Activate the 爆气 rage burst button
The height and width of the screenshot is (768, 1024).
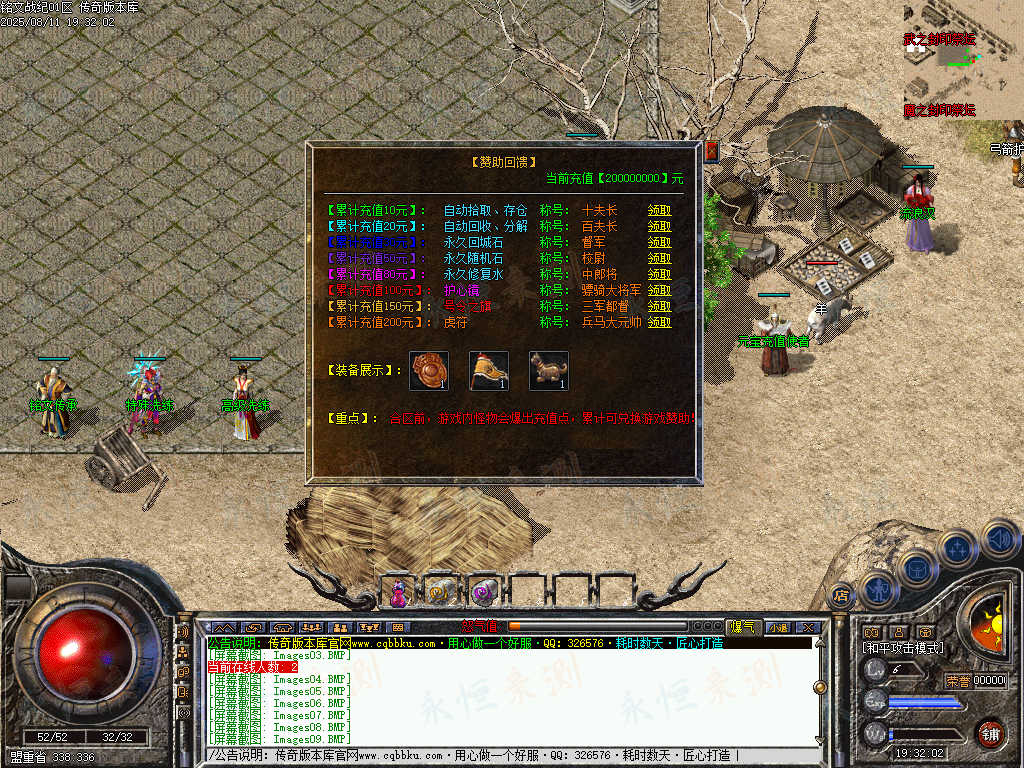[743, 627]
